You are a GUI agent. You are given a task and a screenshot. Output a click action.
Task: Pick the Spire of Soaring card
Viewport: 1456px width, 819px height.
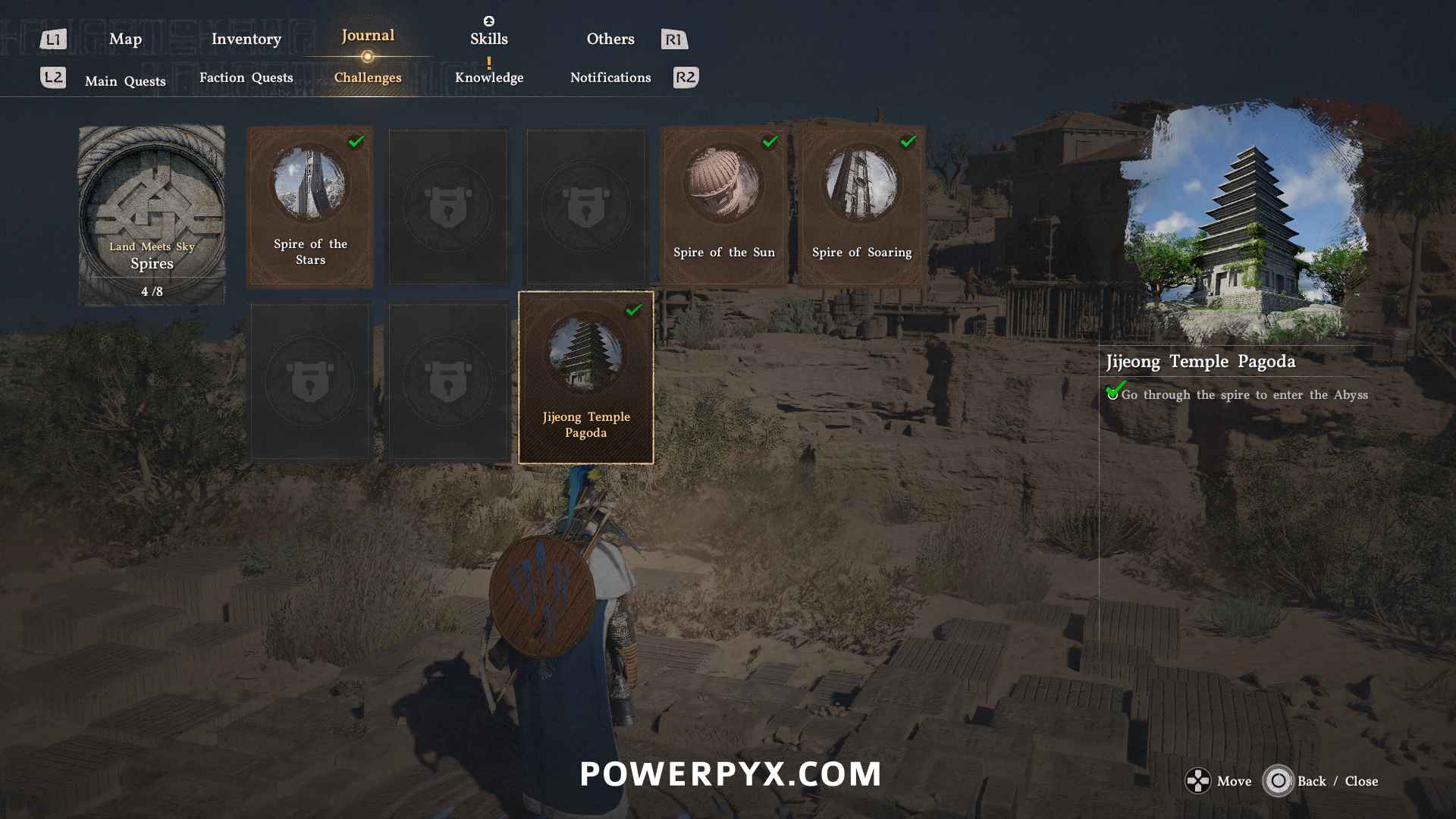pos(862,206)
